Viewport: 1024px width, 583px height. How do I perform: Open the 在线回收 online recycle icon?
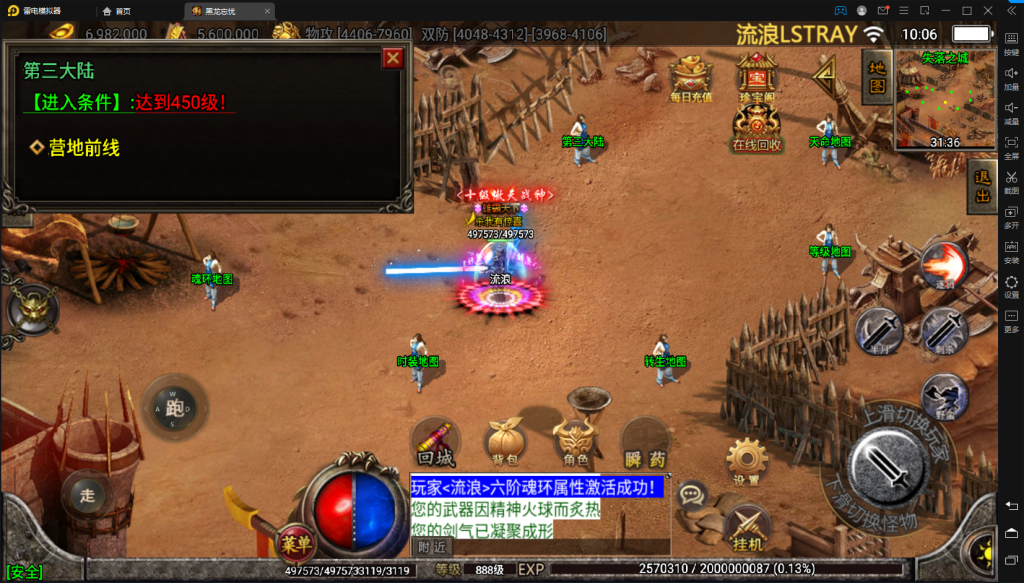(x=757, y=126)
